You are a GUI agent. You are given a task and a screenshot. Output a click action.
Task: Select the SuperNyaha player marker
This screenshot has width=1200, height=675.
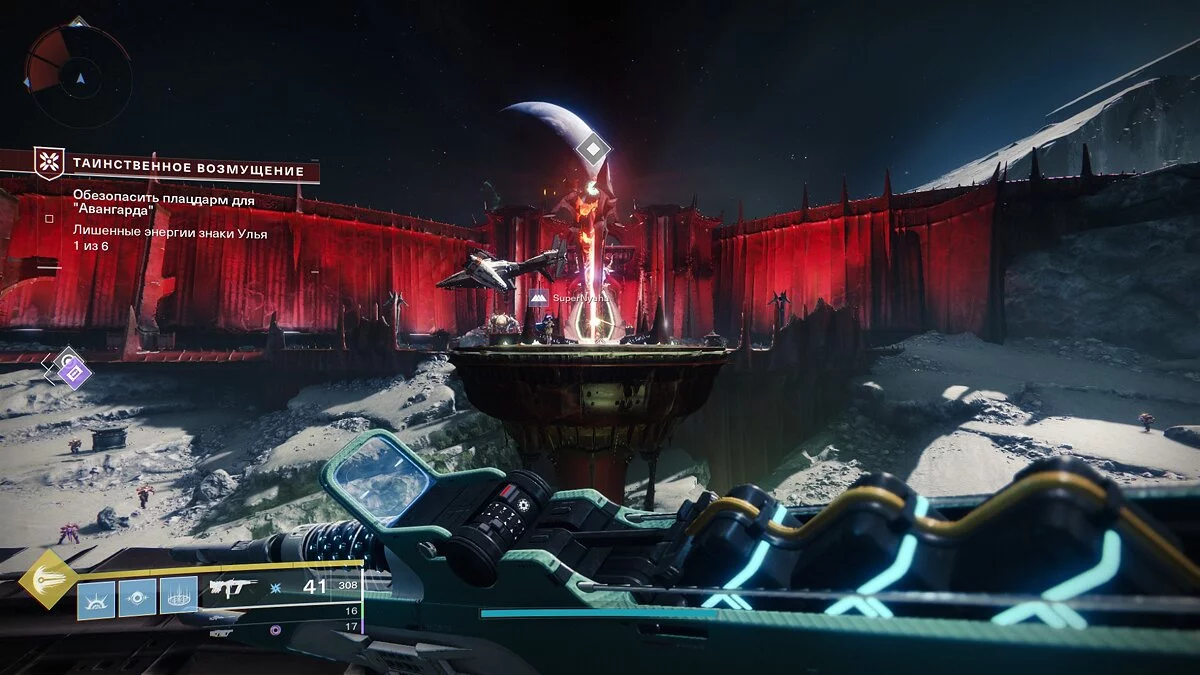click(540, 298)
